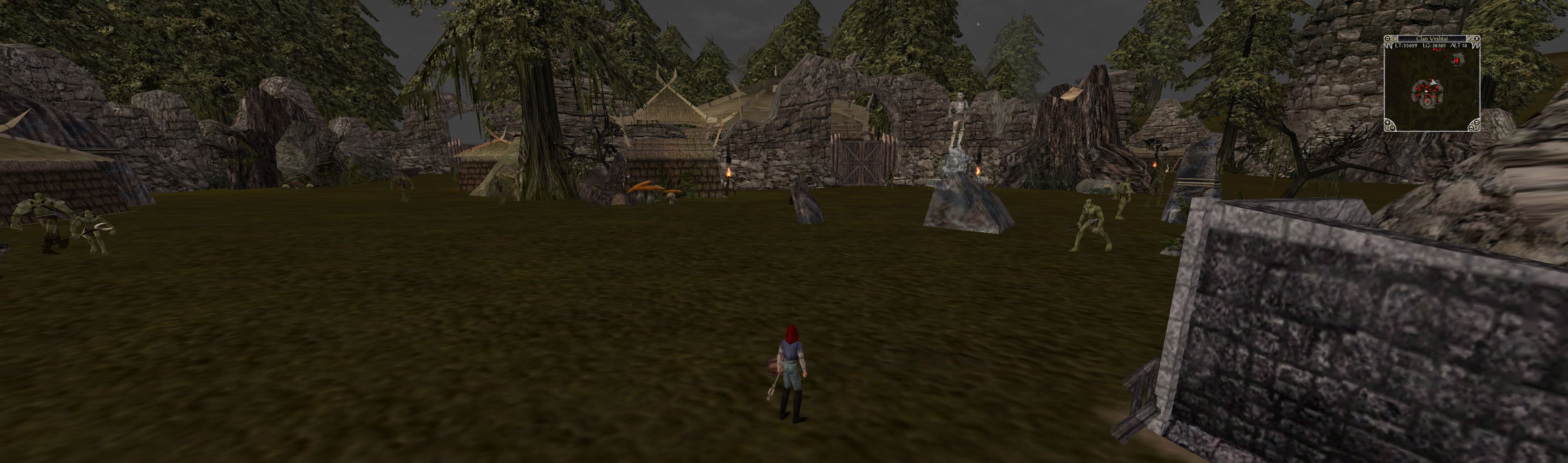Click the house icon on the minimap
Image resolution: width=1568 pixels, height=463 pixels.
[1472, 128]
